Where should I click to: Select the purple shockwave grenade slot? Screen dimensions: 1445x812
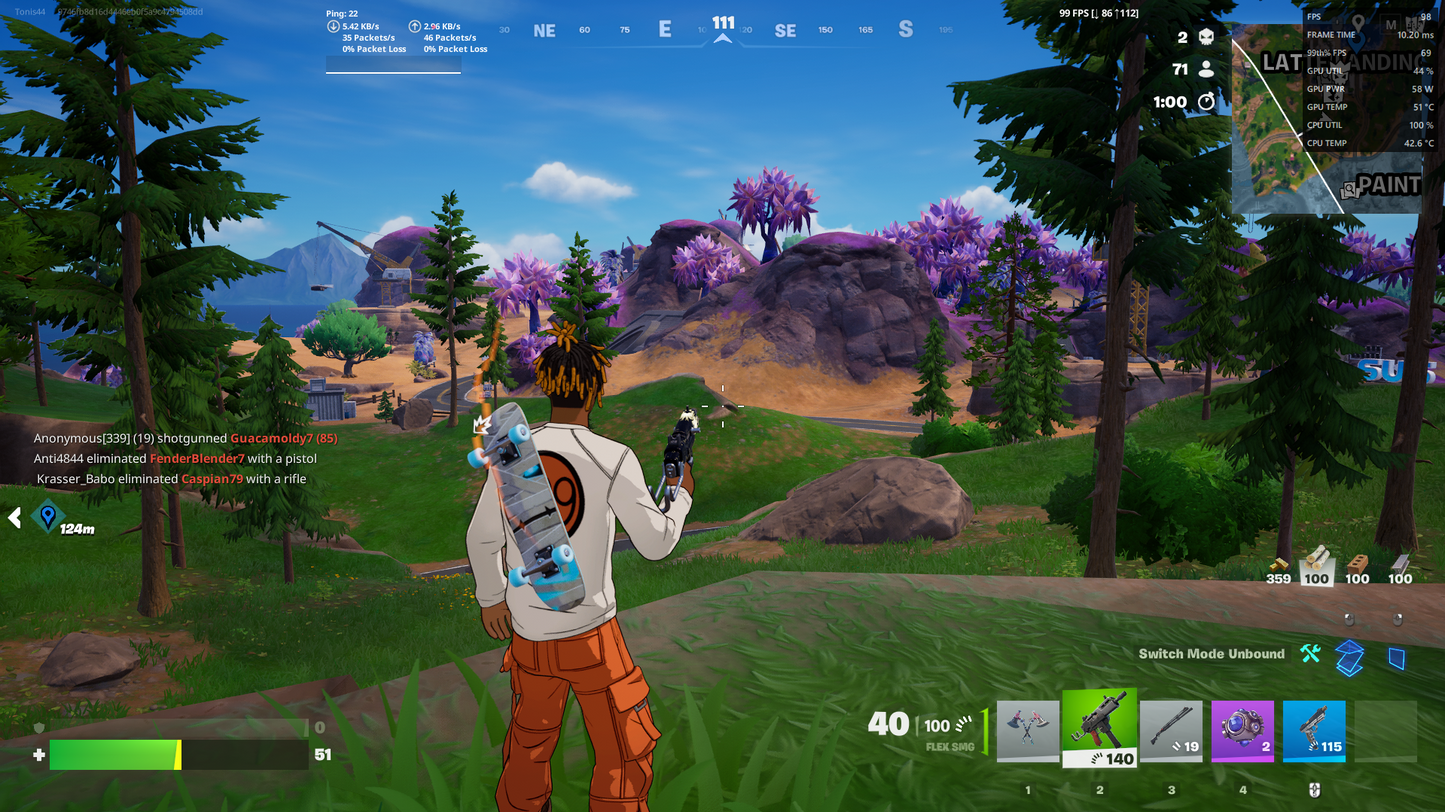coord(1243,731)
